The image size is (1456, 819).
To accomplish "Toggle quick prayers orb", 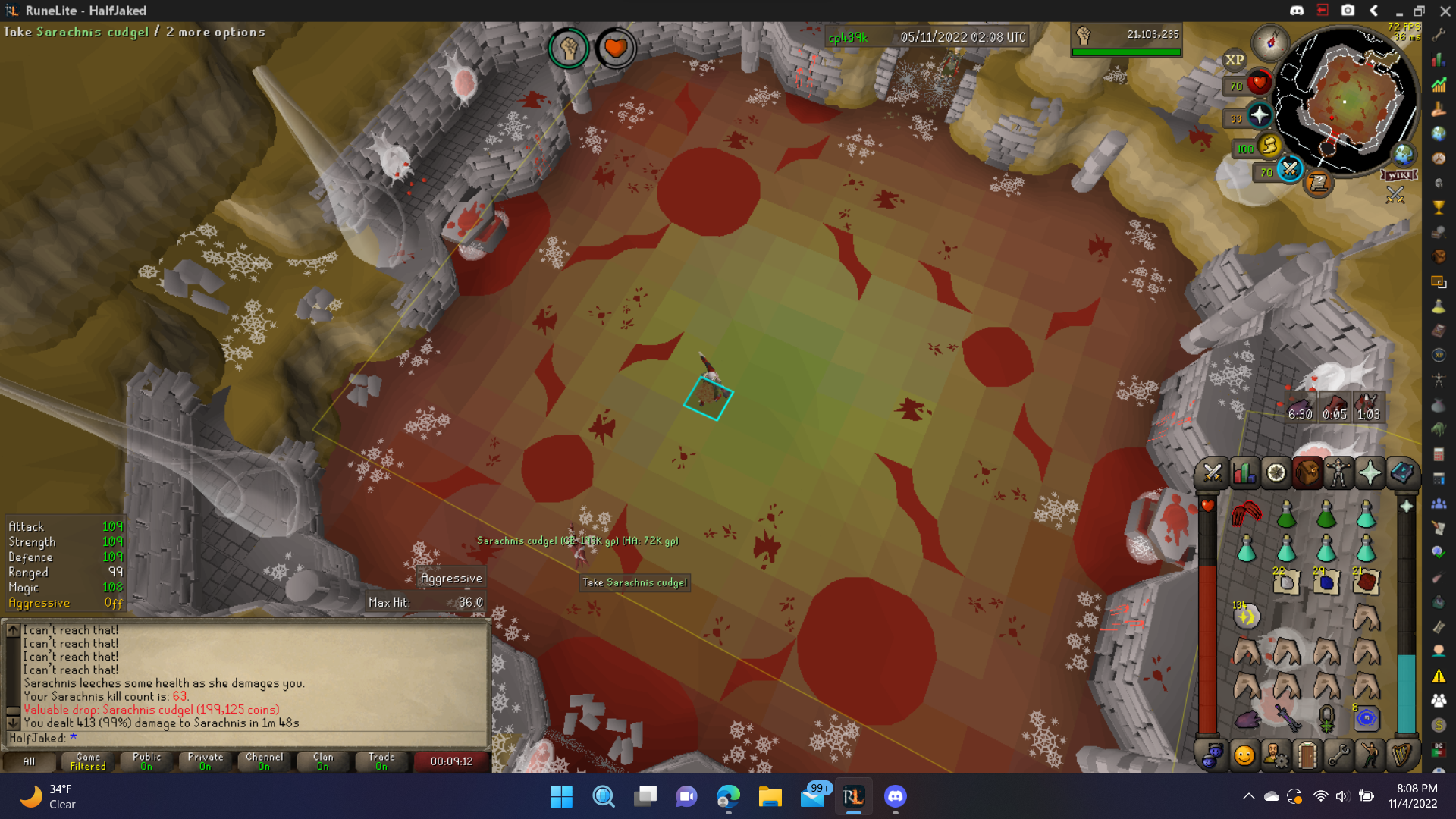I will 1260,115.
